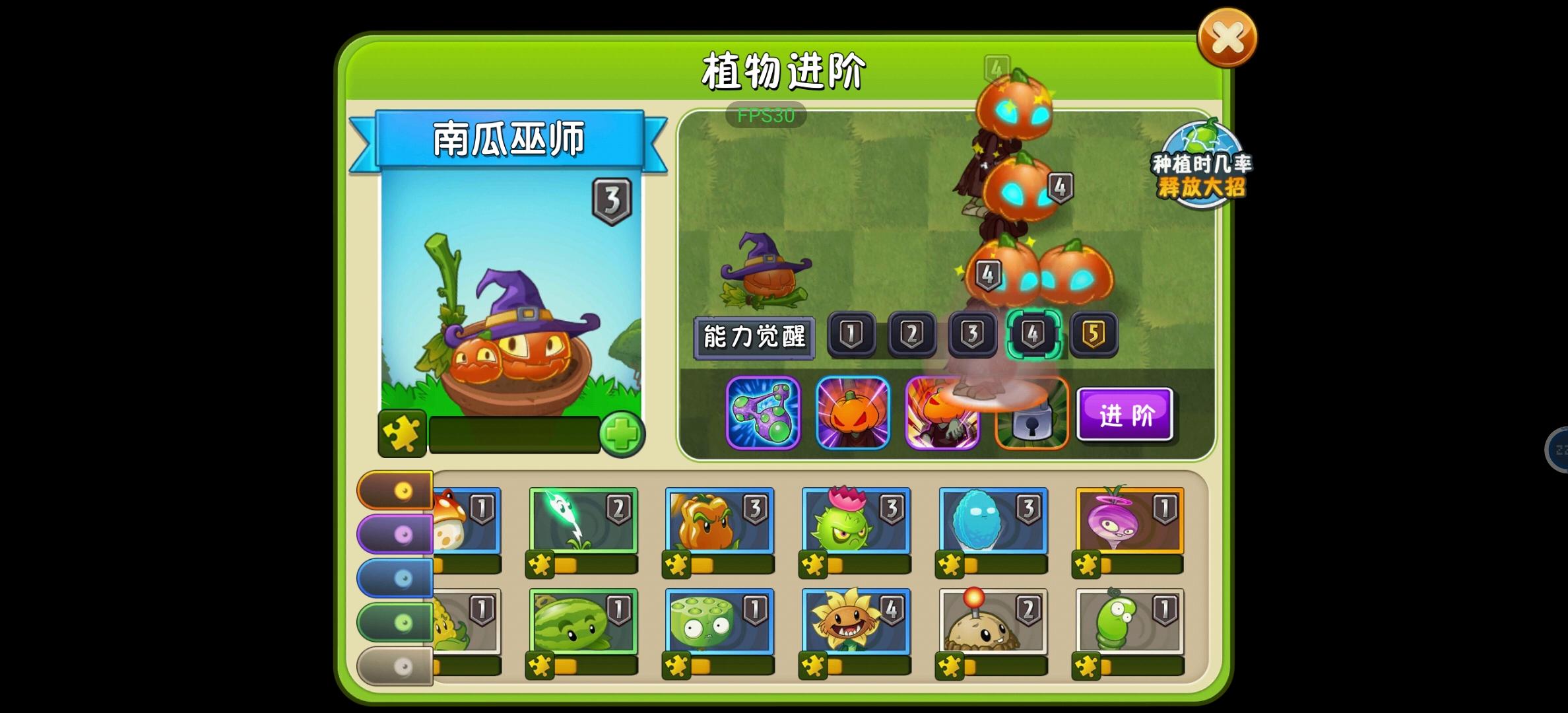Toggle the yellow rarity filter pill

393,491
